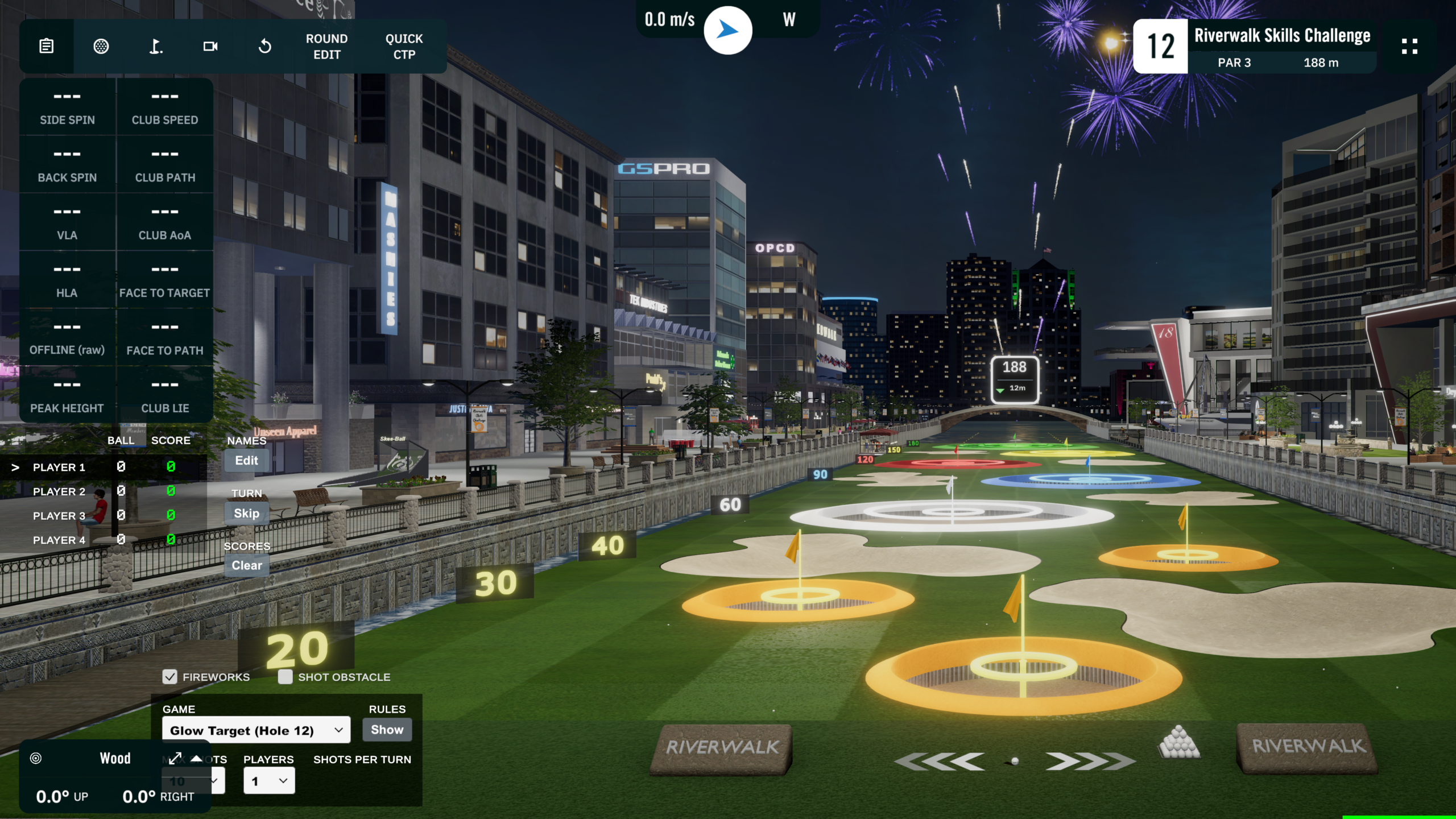Skip the current turn
1456x819 pixels.
coord(246,514)
